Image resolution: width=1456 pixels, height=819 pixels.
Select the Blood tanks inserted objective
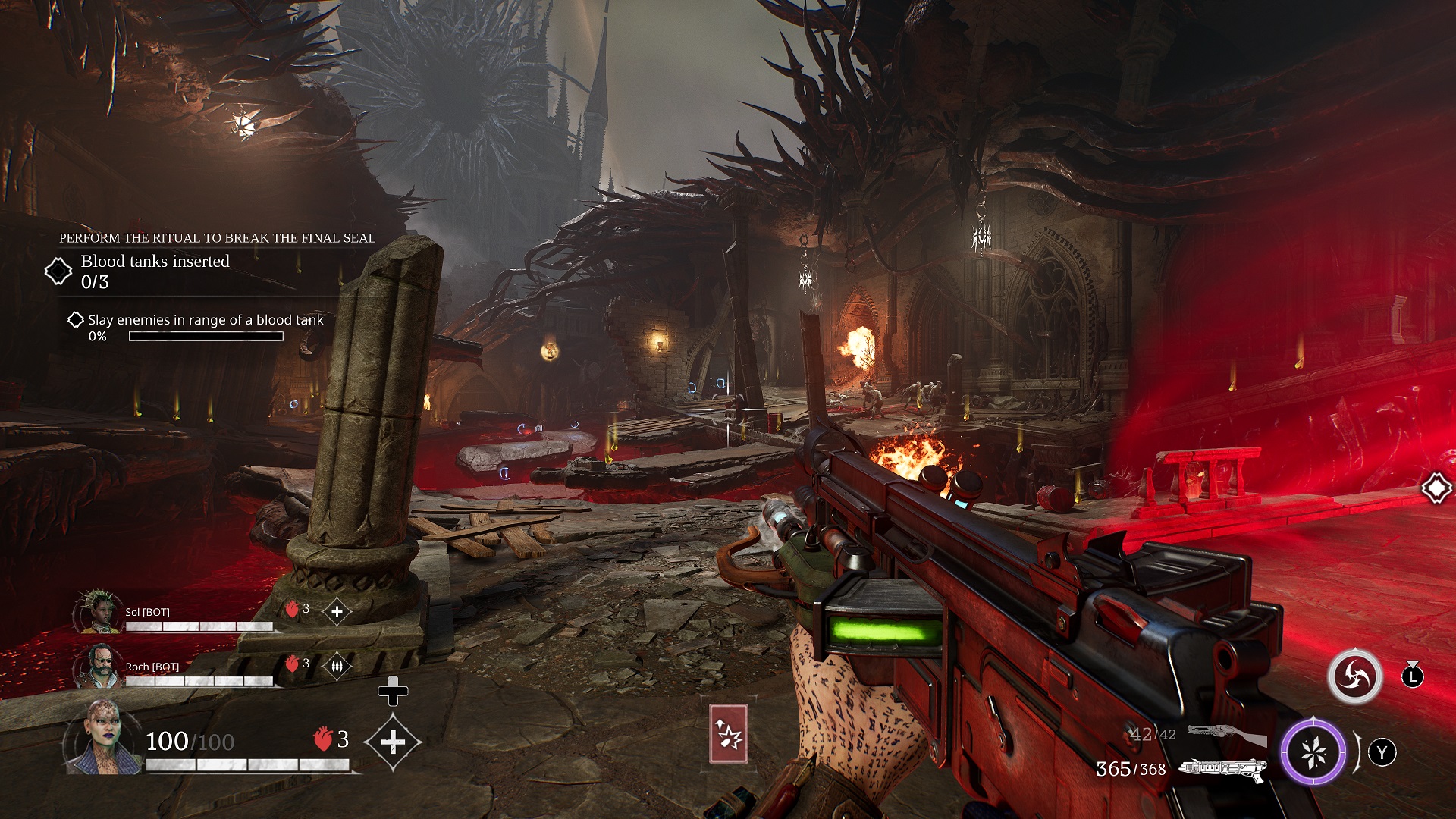tap(155, 271)
